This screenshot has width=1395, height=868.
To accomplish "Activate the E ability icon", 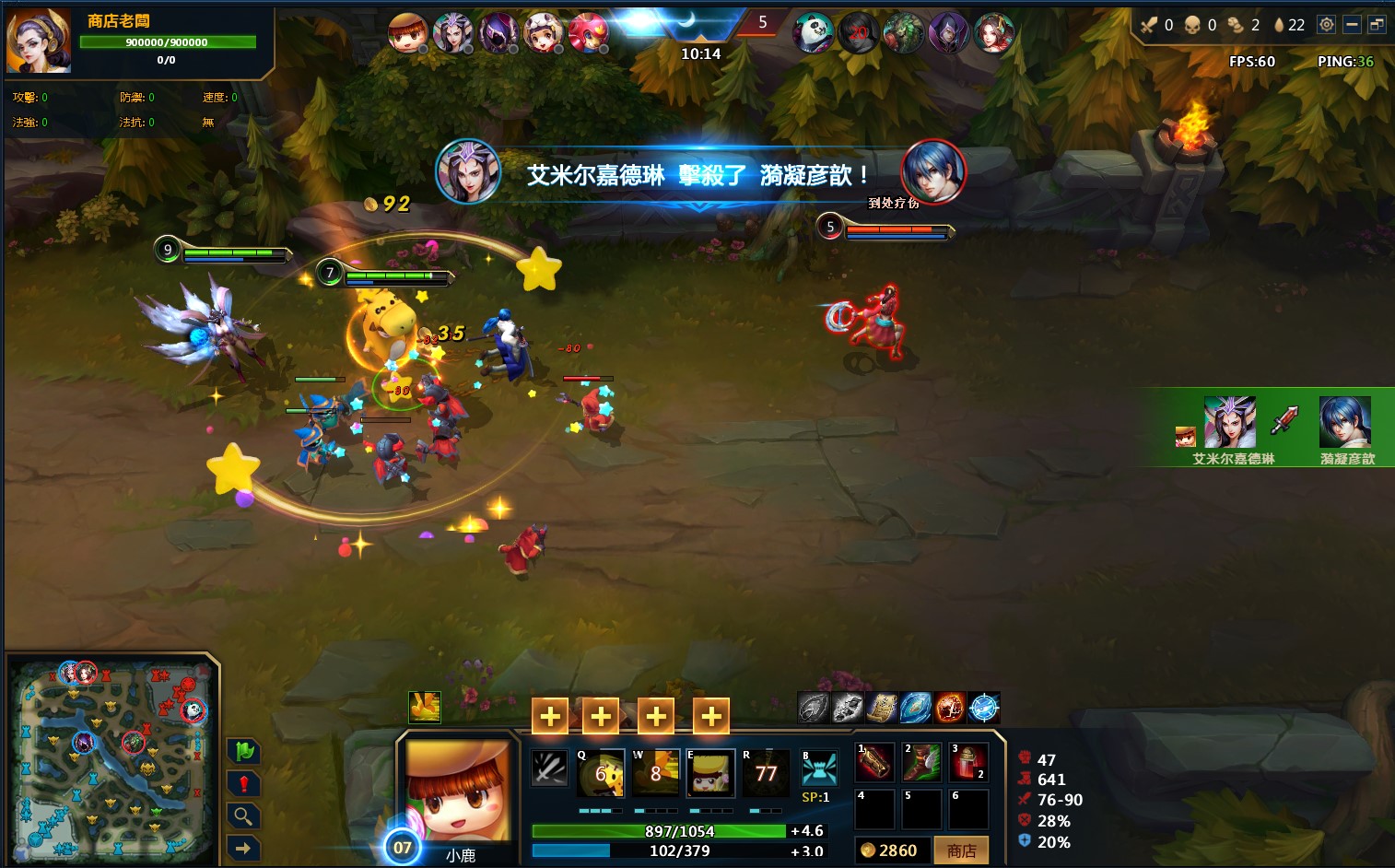I will 710,772.
